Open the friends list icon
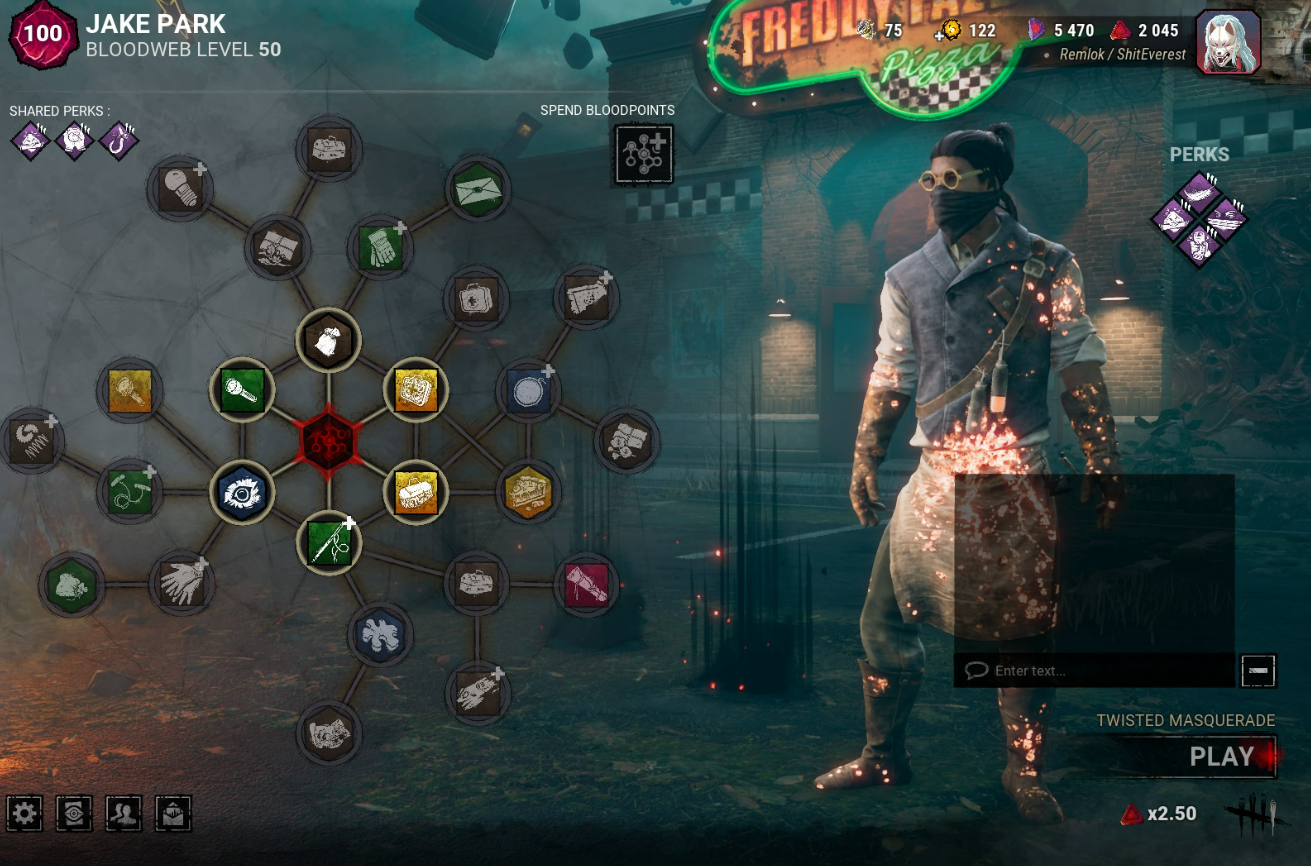This screenshot has width=1311, height=866. pos(124,814)
